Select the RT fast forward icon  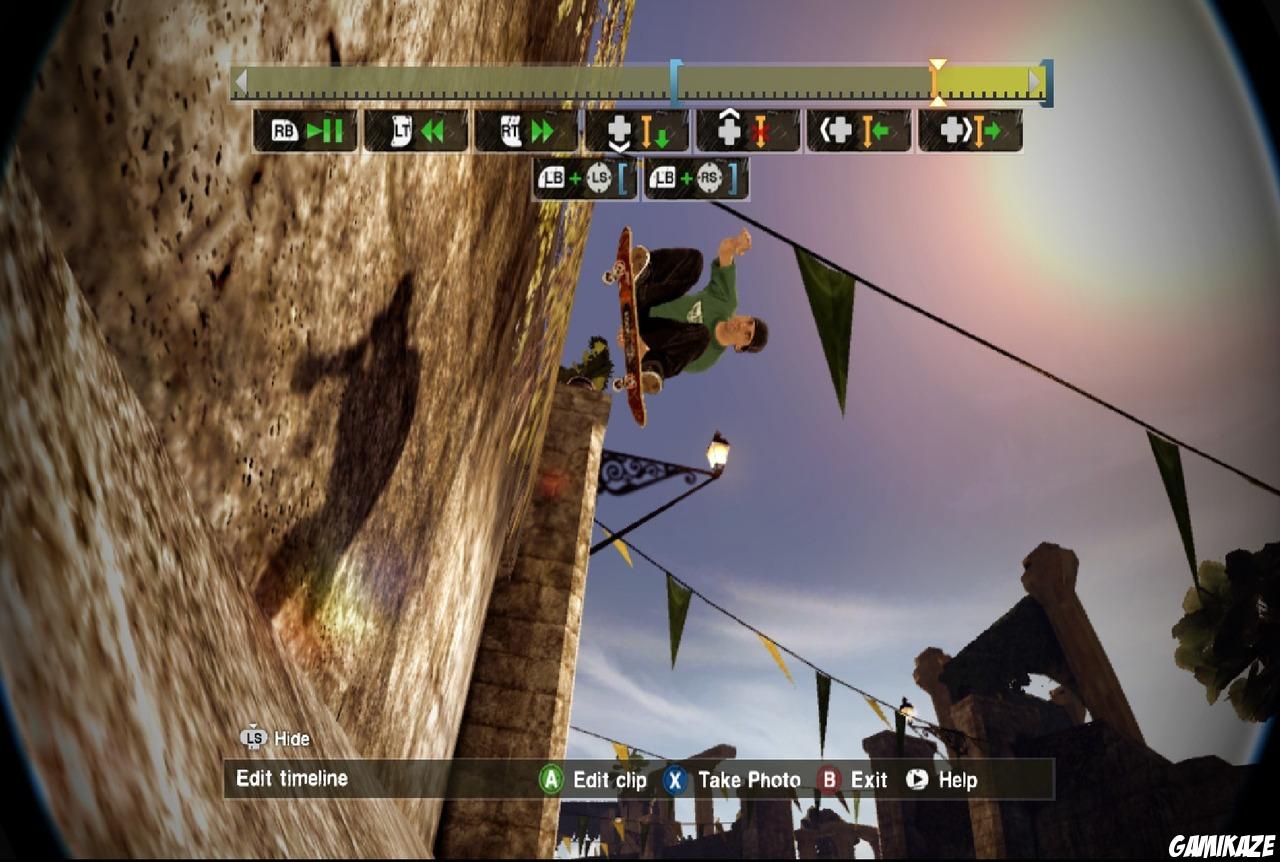(528, 130)
